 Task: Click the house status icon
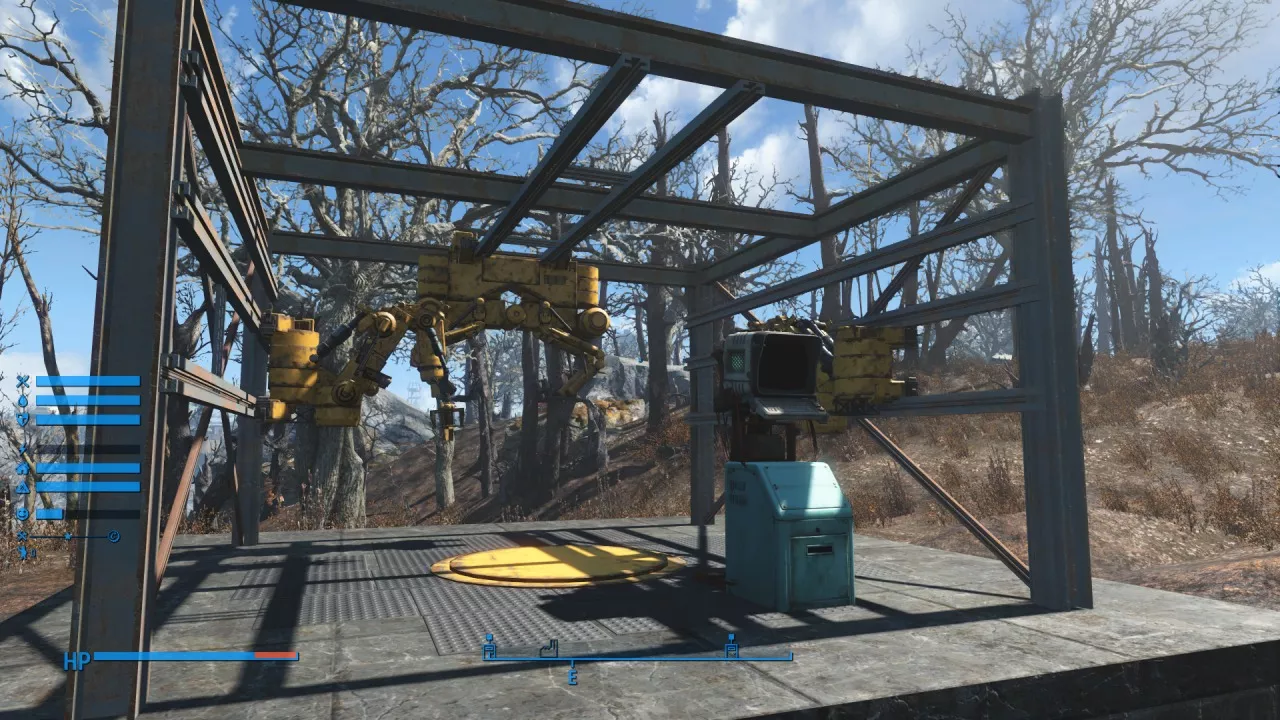coord(22,468)
